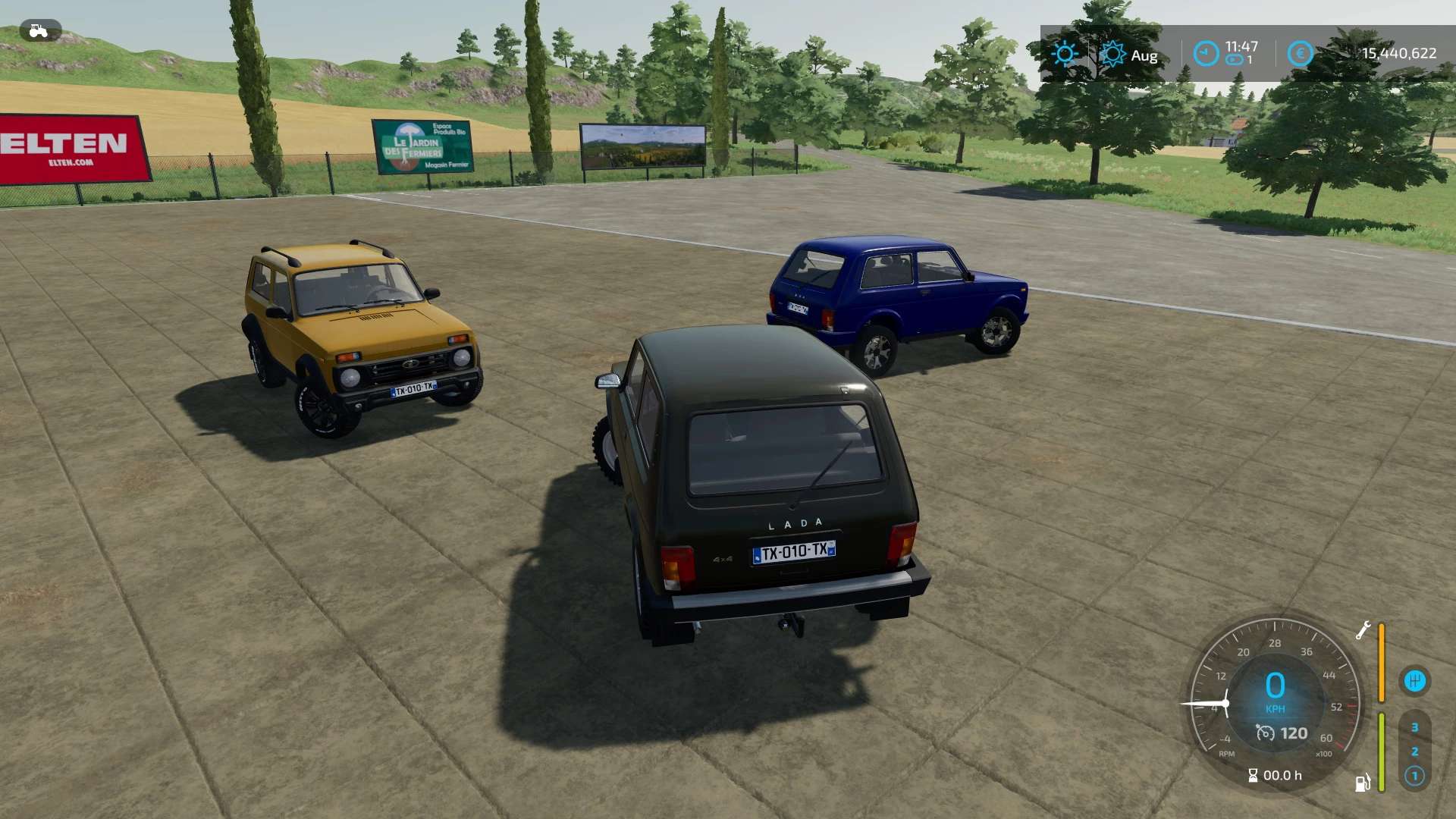The image size is (1456, 819).
Task: Select gear 2 on the gear indicator
Action: pyautogui.click(x=1414, y=753)
